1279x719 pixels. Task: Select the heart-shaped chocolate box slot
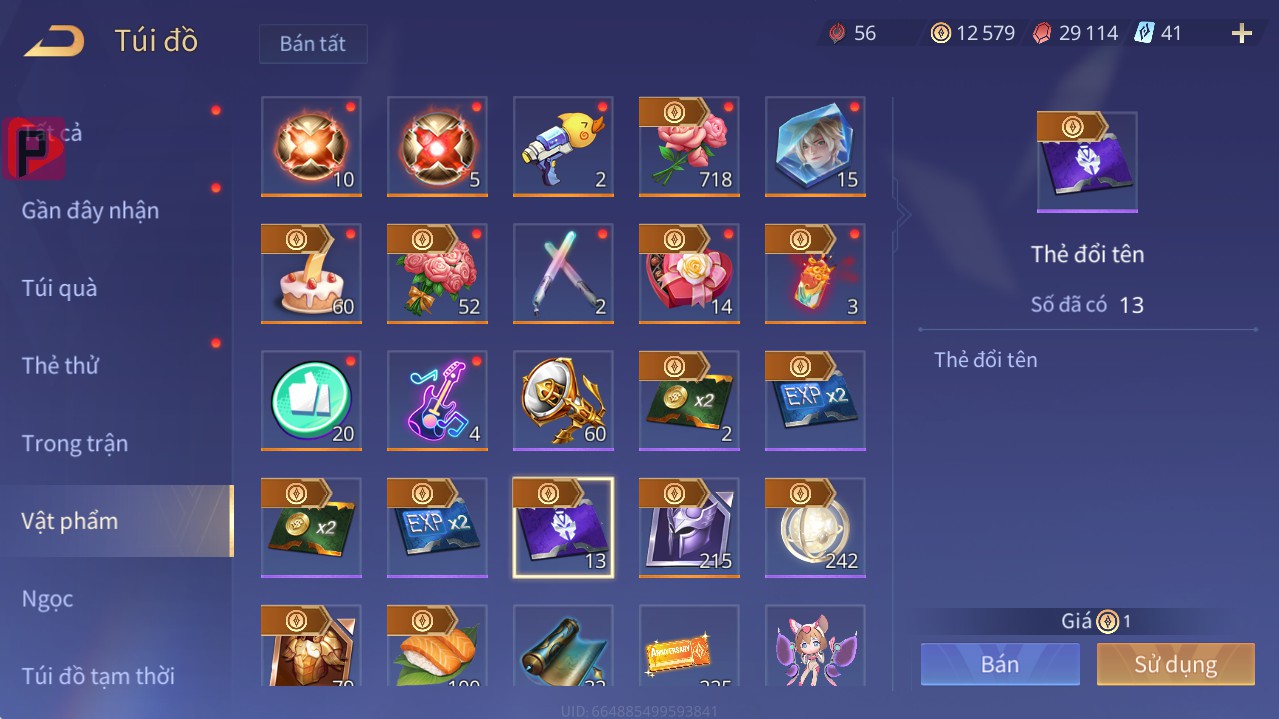point(689,274)
